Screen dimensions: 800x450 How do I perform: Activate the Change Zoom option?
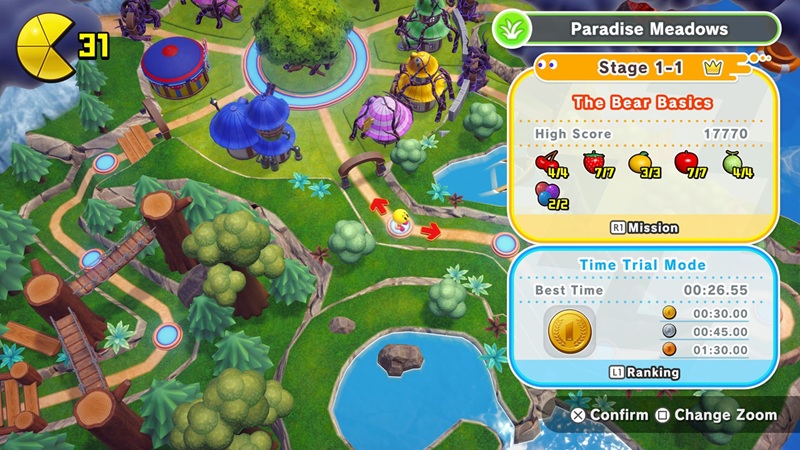click(716, 414)
